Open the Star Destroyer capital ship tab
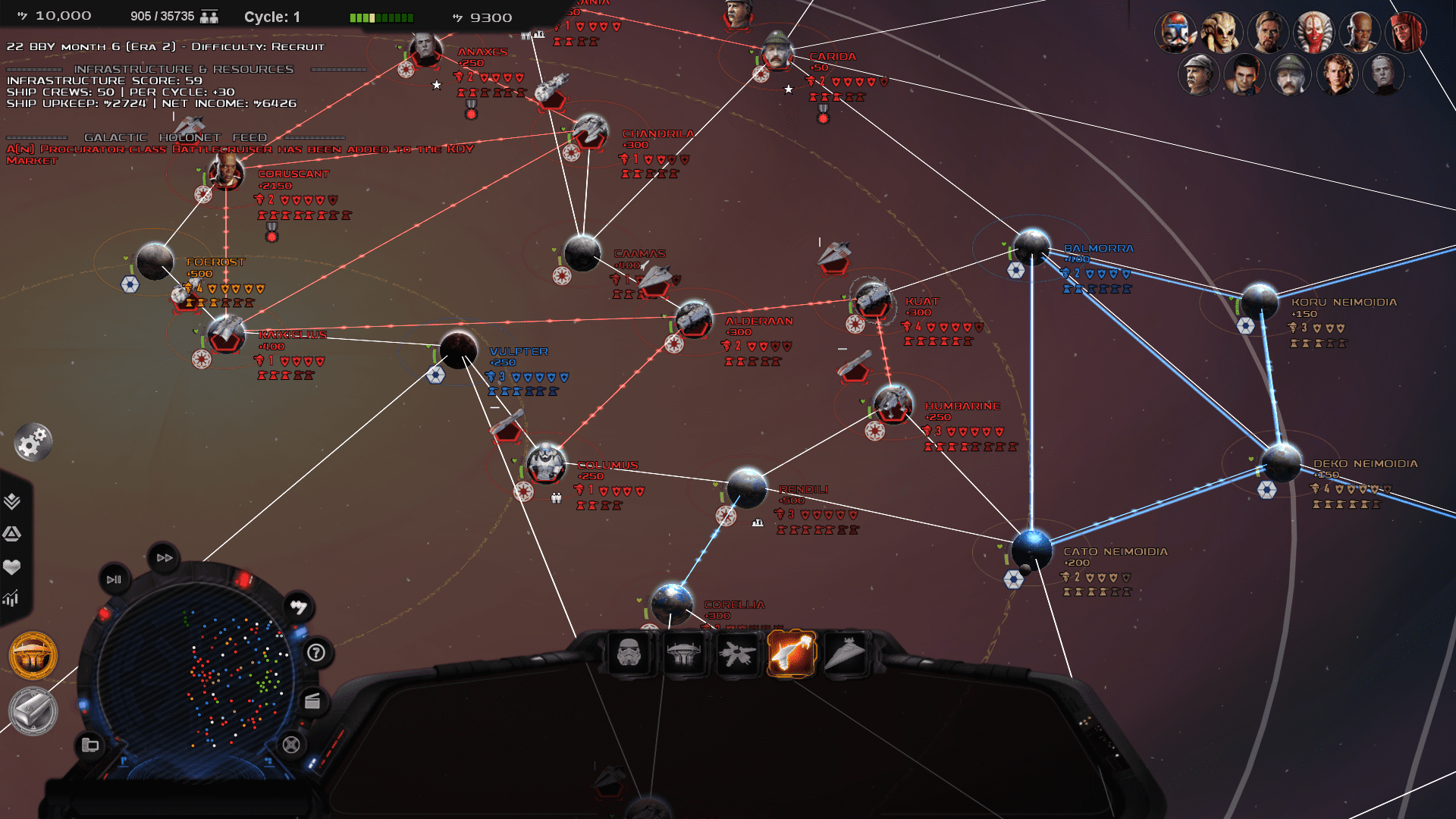This screenshot has width=1456, height=819. pyautogui.click(x=845, y=653)
